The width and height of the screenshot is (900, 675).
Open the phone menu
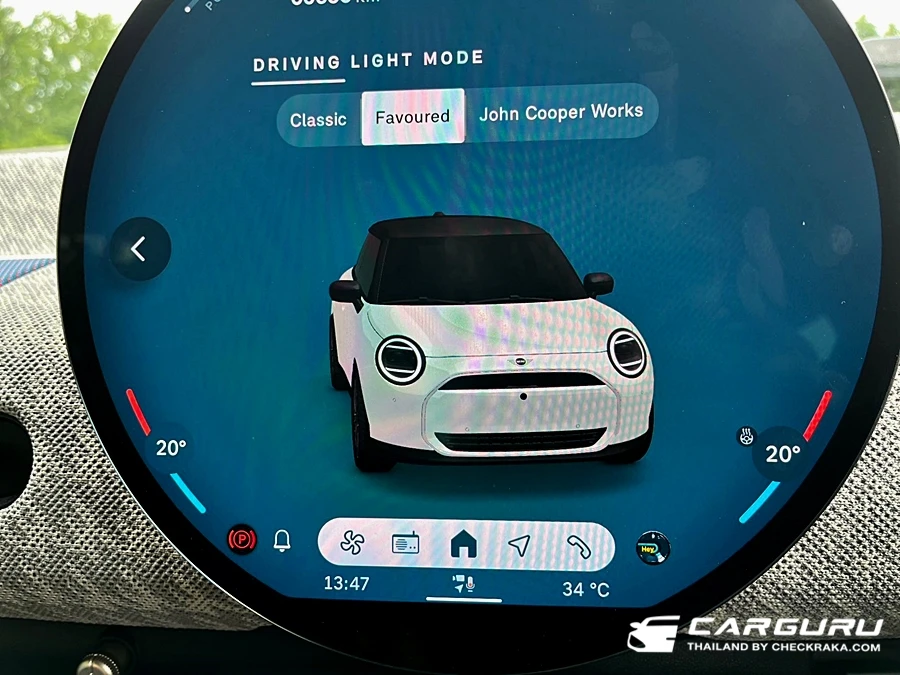pos(578,544)
